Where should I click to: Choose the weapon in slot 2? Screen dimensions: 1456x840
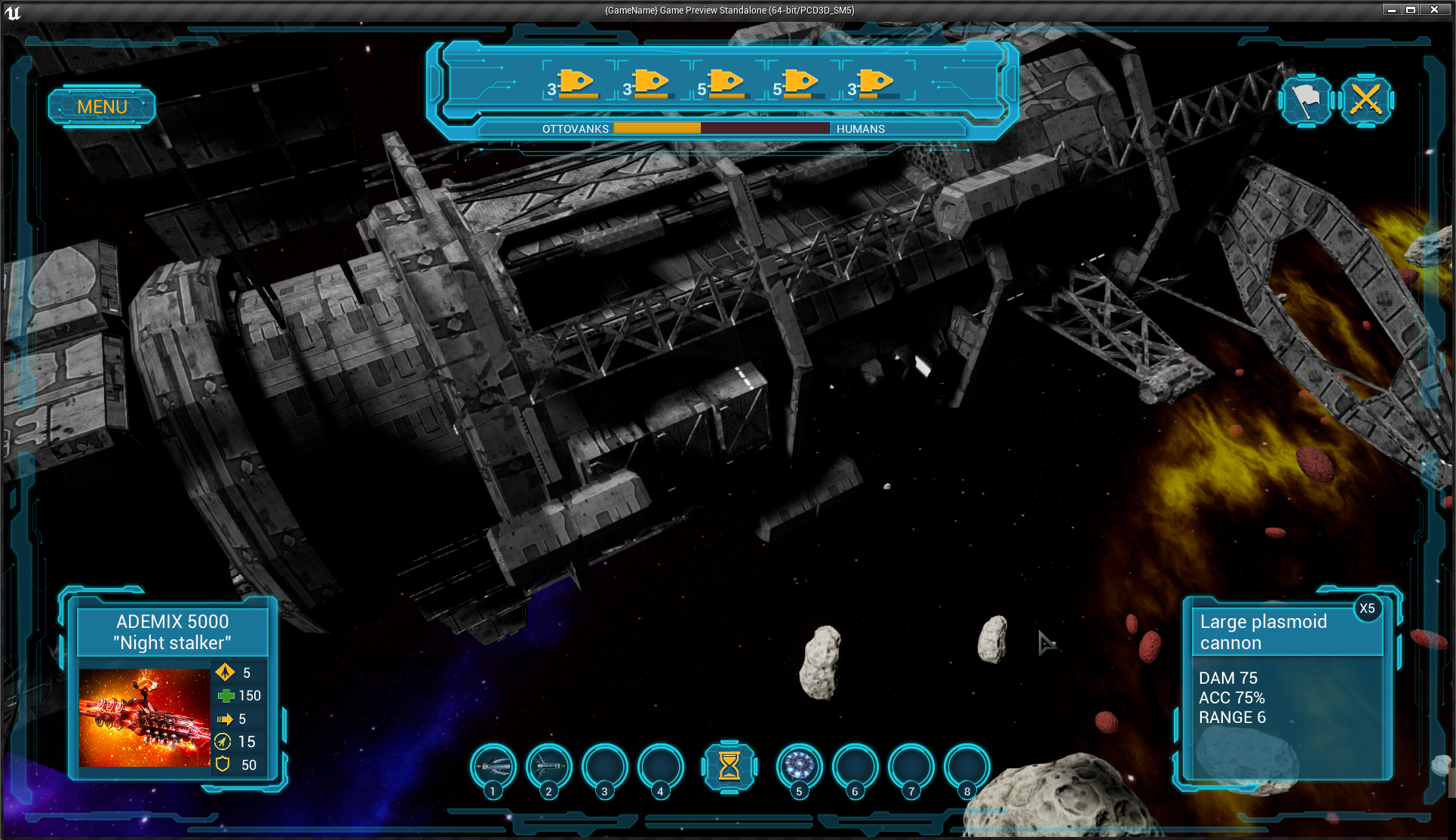549,767
